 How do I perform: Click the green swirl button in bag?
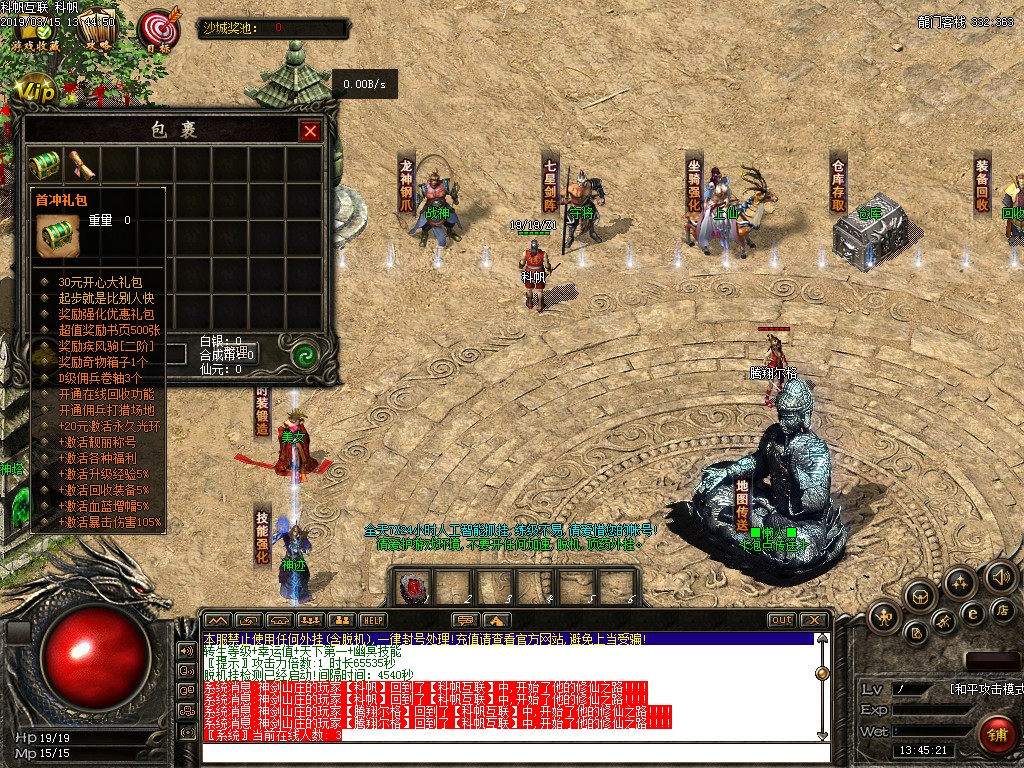[x=305, y=355]
